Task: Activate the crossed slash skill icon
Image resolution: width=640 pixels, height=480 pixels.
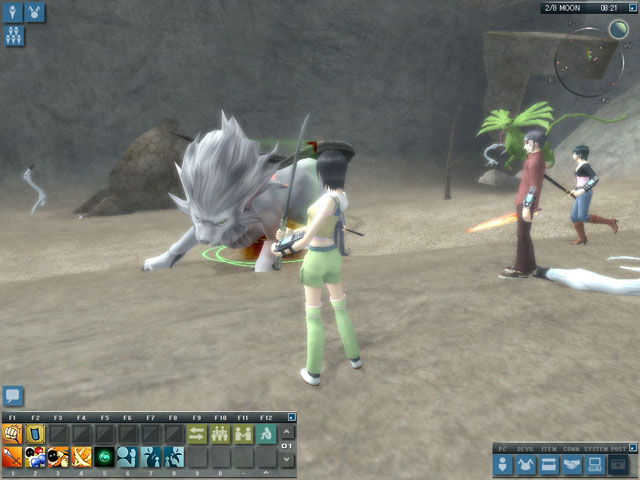Action: (81, 457)
